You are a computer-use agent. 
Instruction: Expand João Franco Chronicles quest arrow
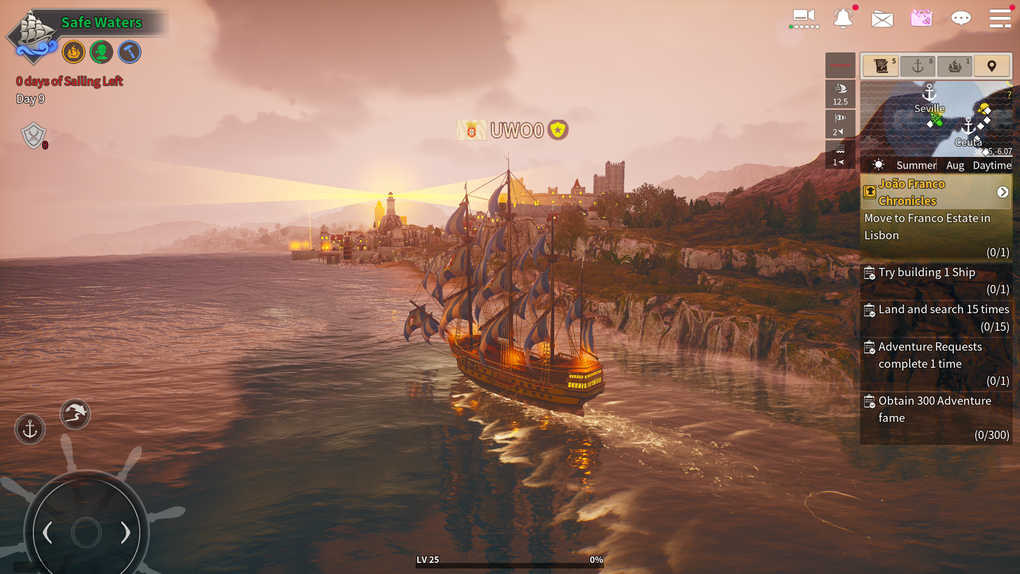(1002, 192)
